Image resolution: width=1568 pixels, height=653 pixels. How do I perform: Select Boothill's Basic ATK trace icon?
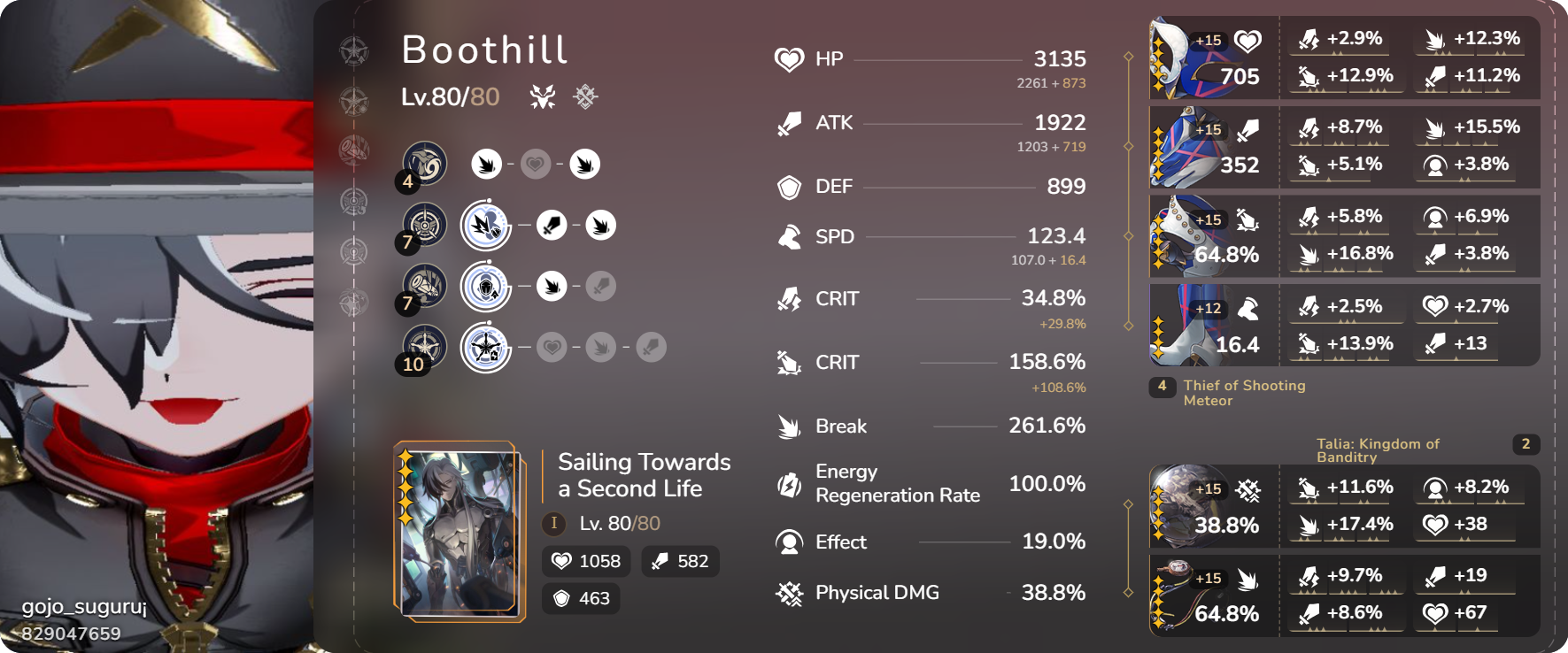[x=423, y=164]
